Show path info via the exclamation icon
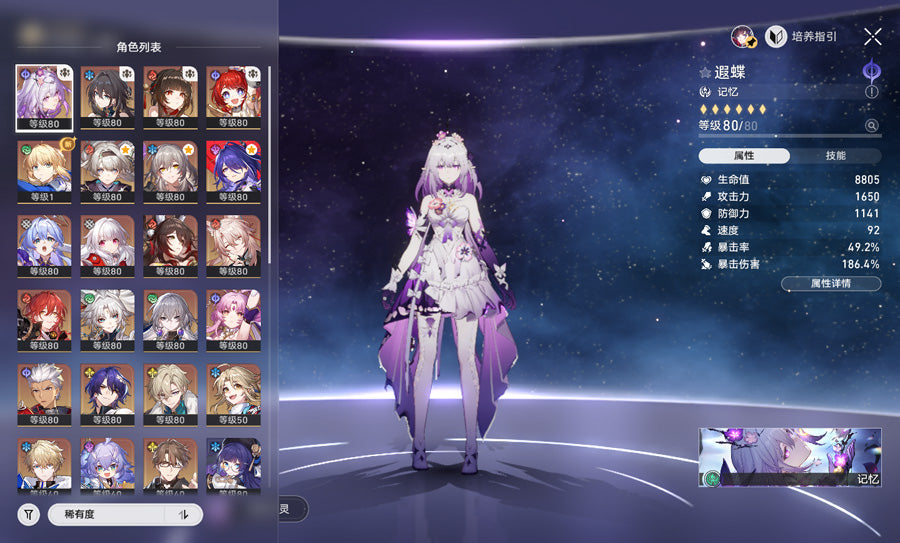Screen dimensions: 900x543 pos(872,91)
